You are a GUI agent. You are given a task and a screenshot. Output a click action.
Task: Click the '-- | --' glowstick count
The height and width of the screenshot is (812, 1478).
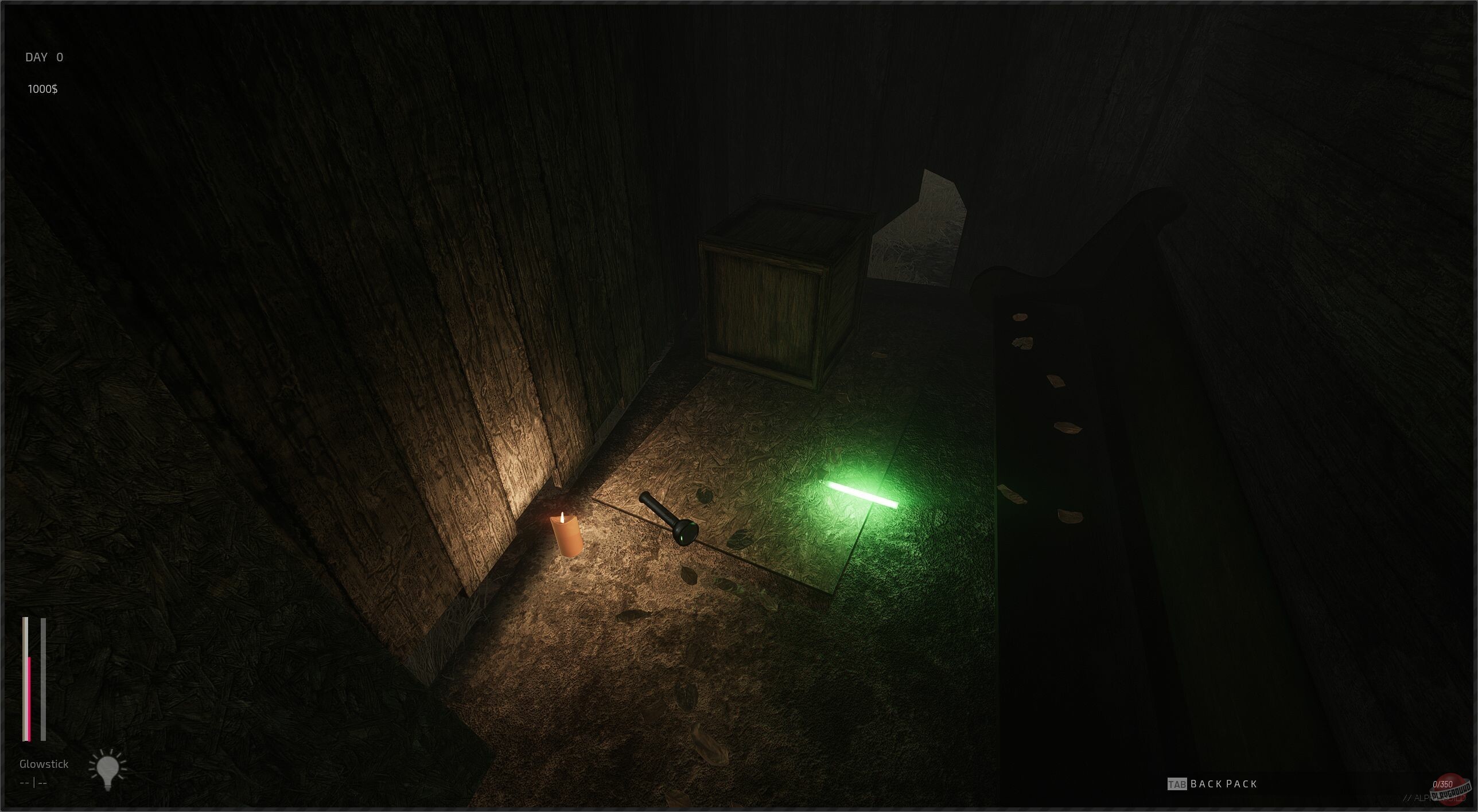(x=33, y=782)
